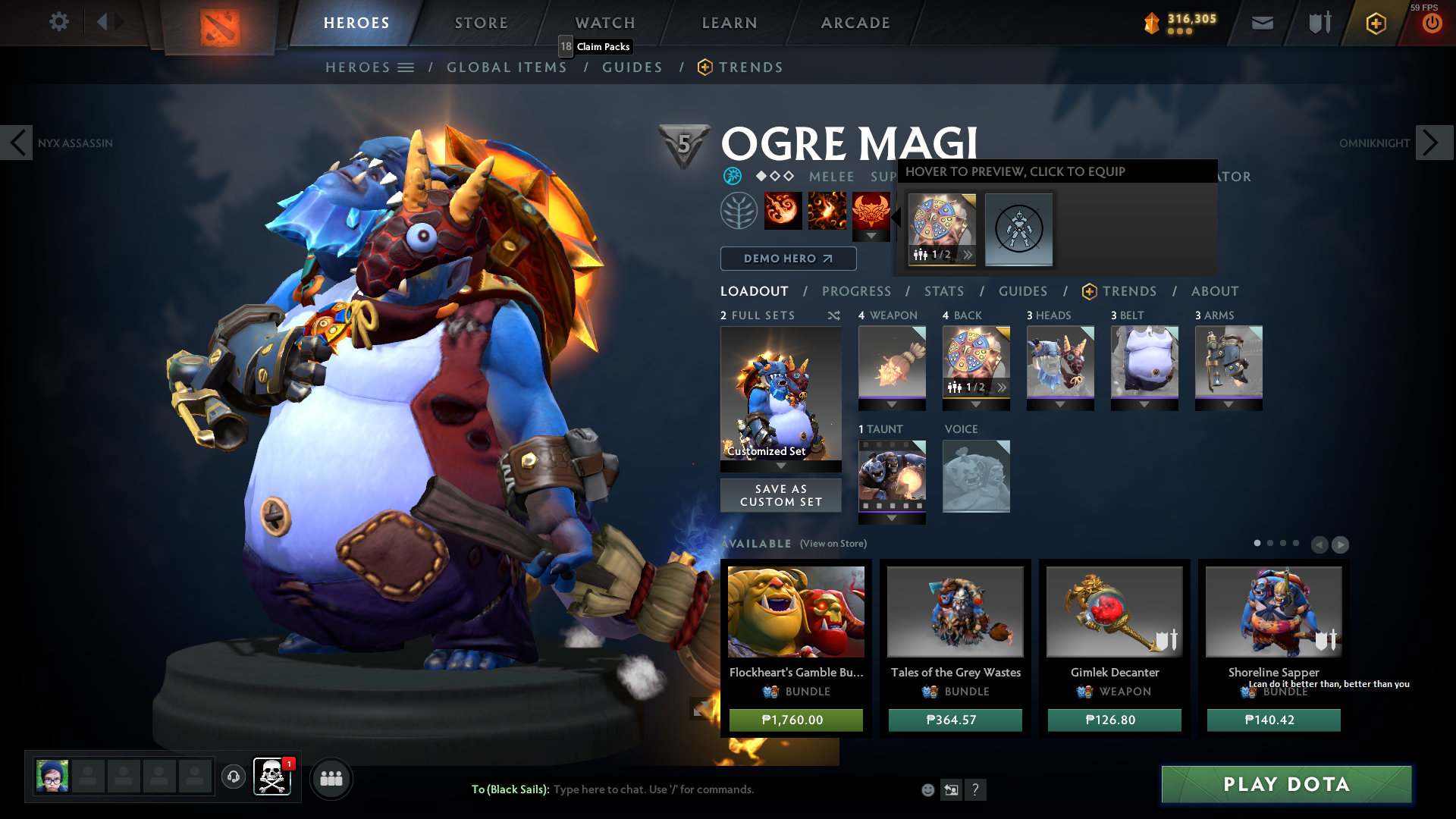Expand the fourth ability's style dropdown arrow
Screen dimensions: 1456x819
tap(871, 236)
